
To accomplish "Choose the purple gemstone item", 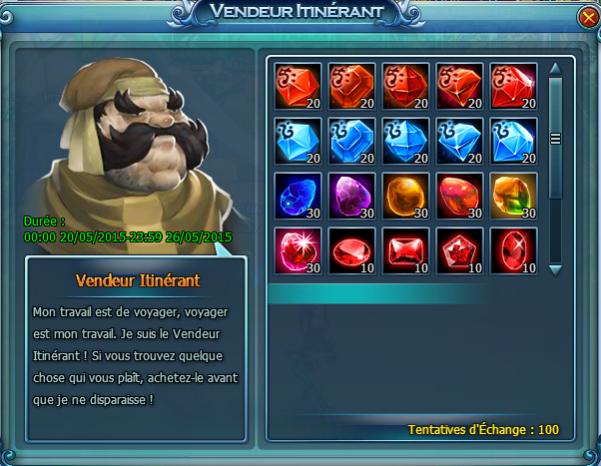I will point(351,195).
